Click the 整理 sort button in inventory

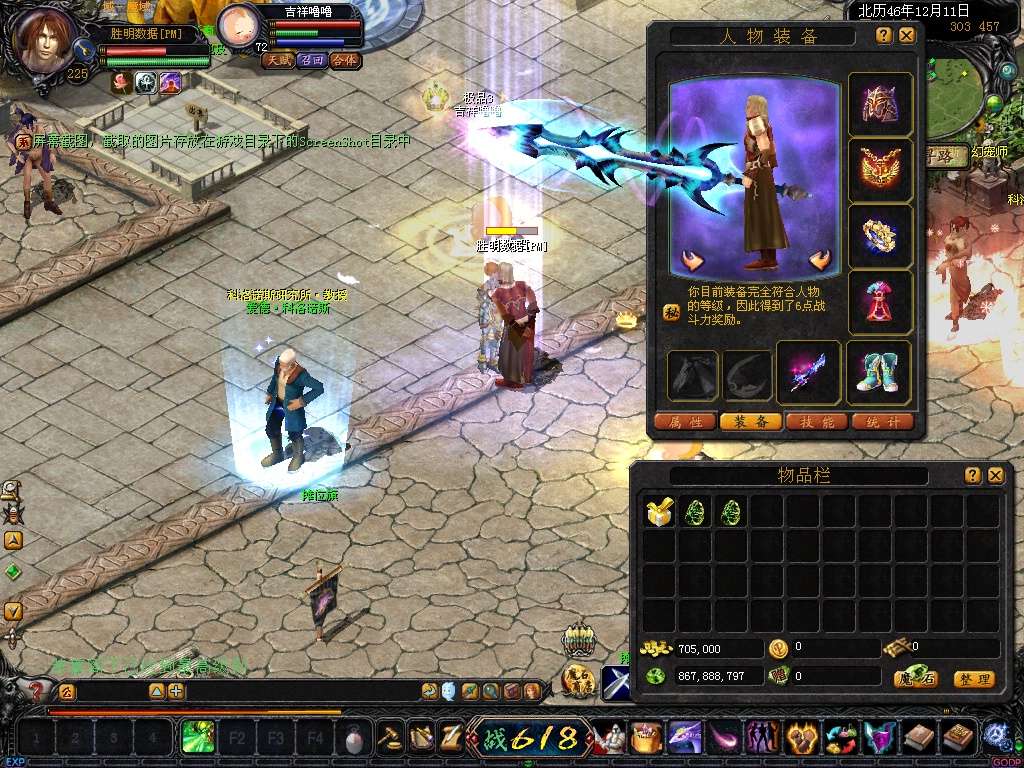pos(973,679)
